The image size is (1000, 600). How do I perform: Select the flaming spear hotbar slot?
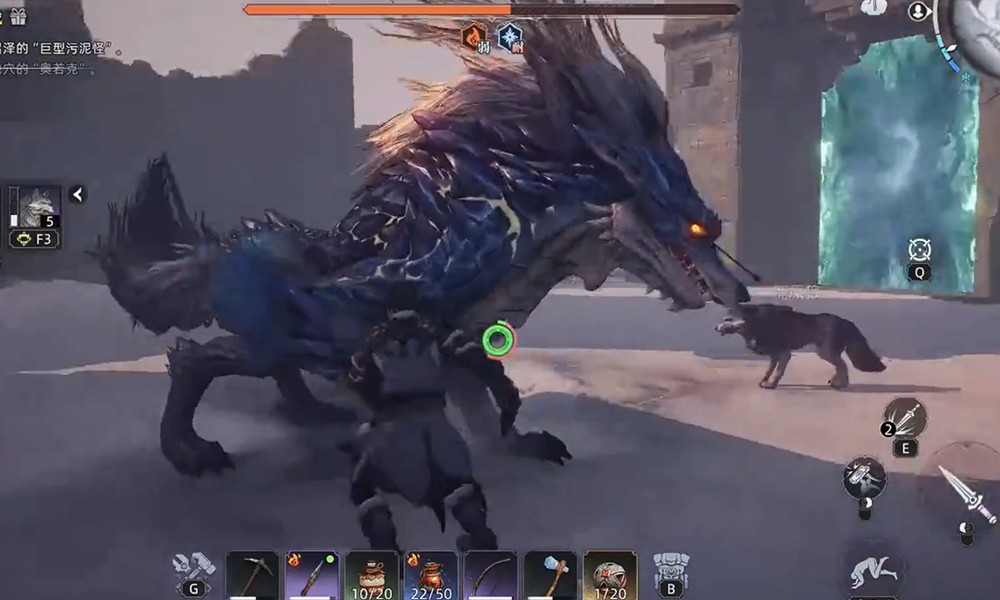click(x=311, y=575)
